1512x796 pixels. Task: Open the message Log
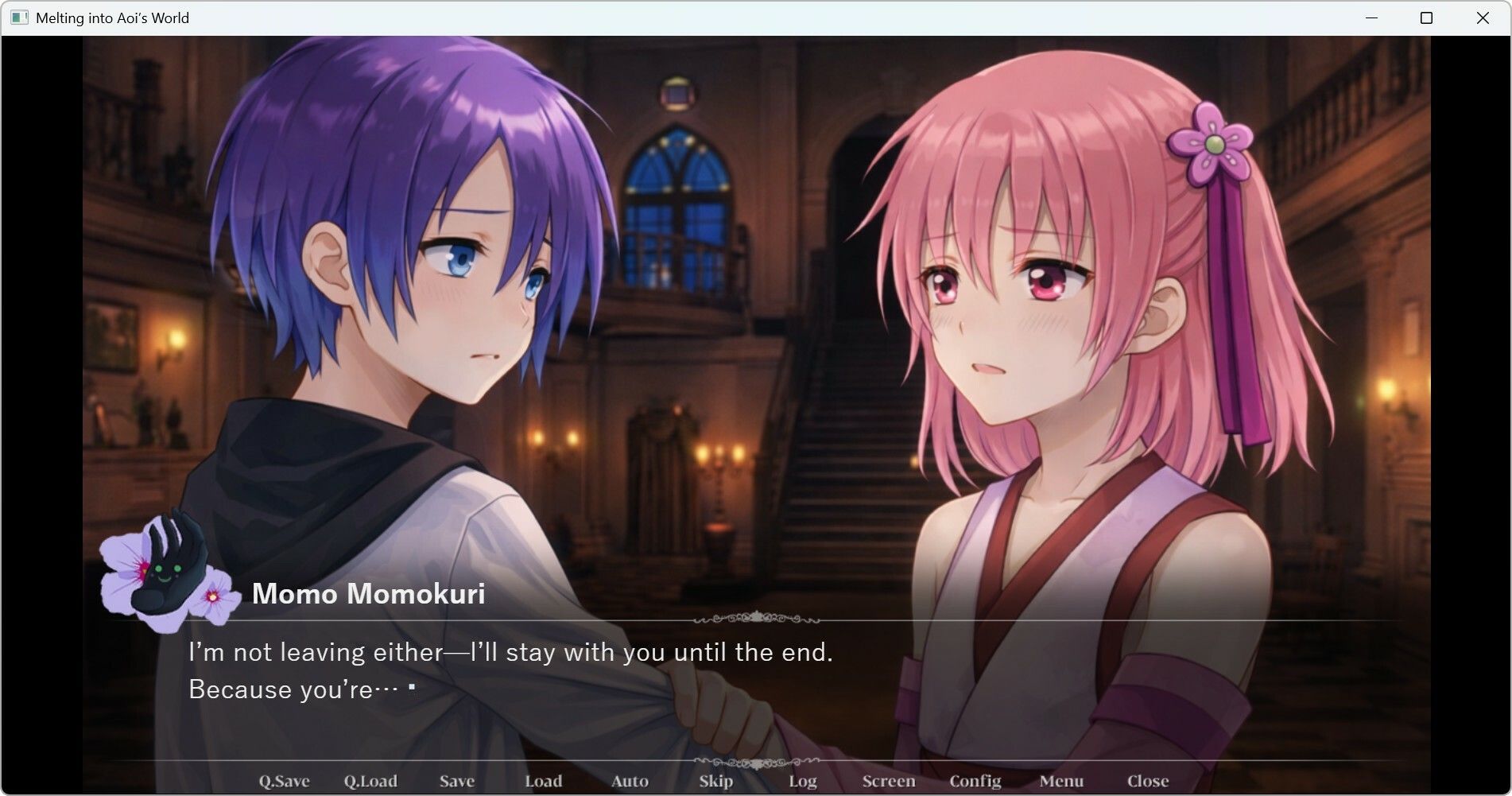pos(801,781)
